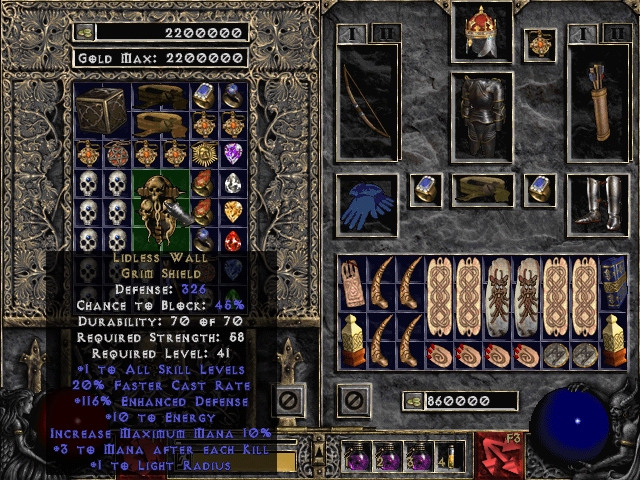Grab the sun-face amulet in the stash
640x480 pixels.
[x=203, y=154]
